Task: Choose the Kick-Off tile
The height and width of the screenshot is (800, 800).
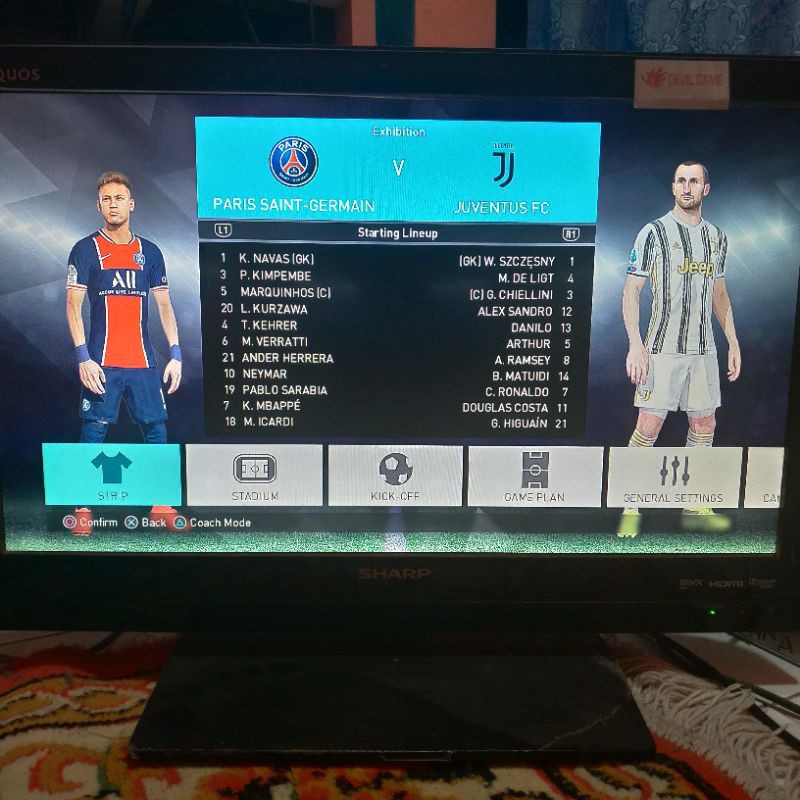Action: tap(395, 475)
